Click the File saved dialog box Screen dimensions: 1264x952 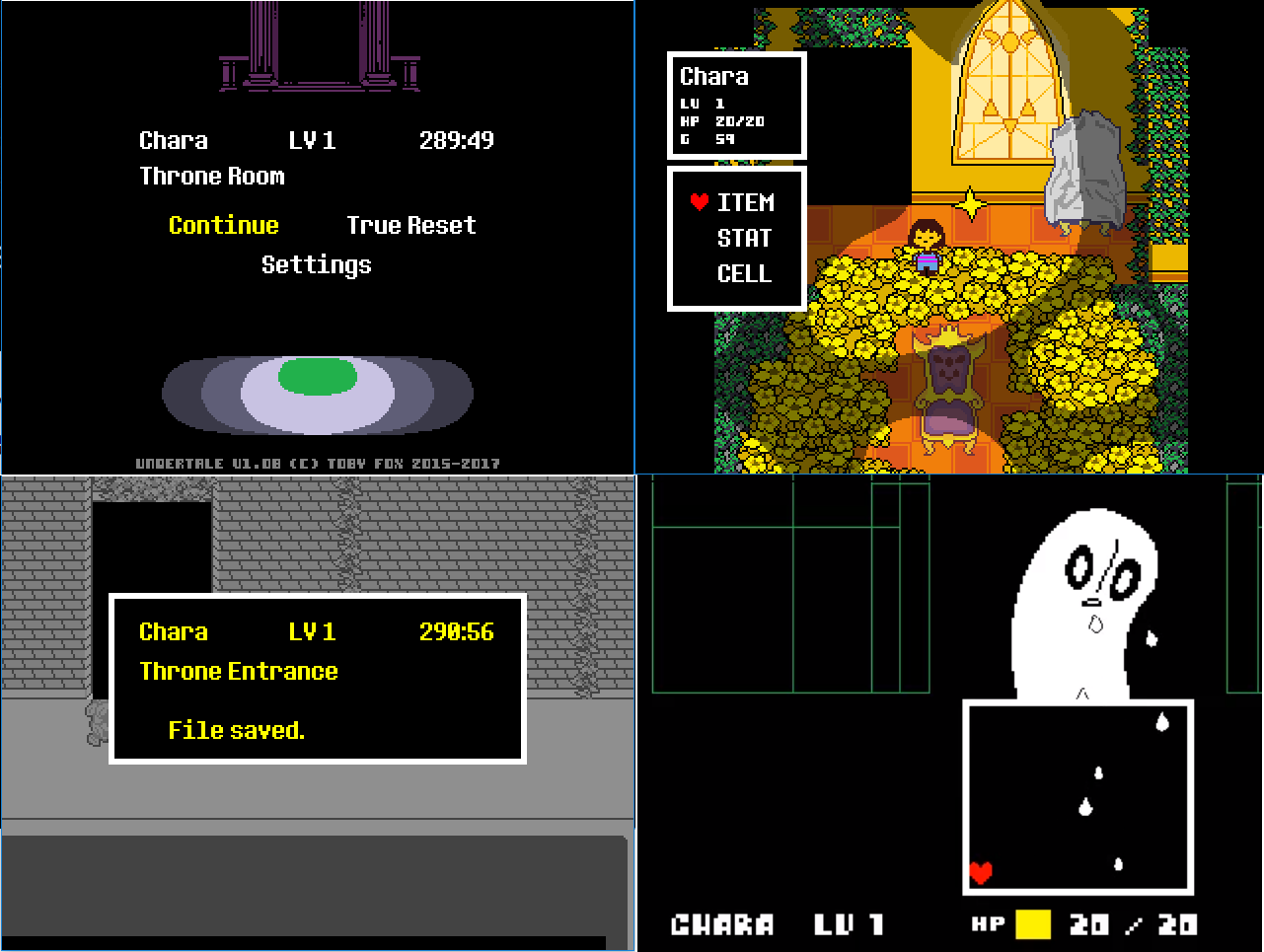(x=316, y=678)
